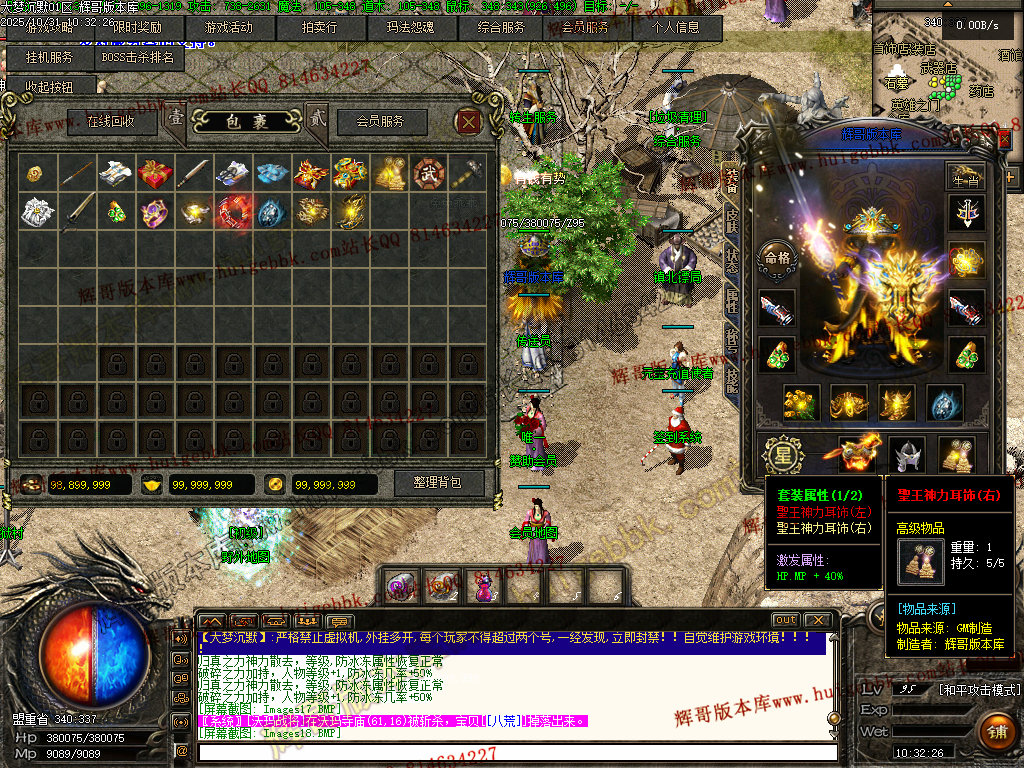Open 会员服务 in the bag panel

click(x=381, y=122)
